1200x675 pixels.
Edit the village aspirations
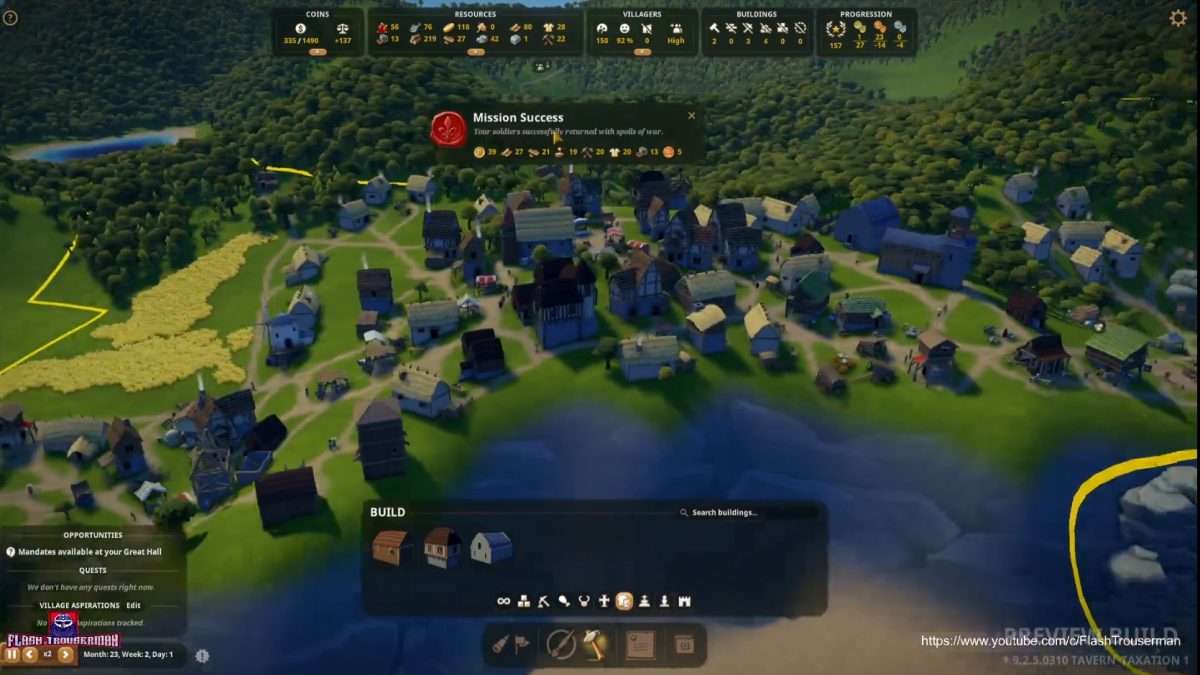point(133,605)
